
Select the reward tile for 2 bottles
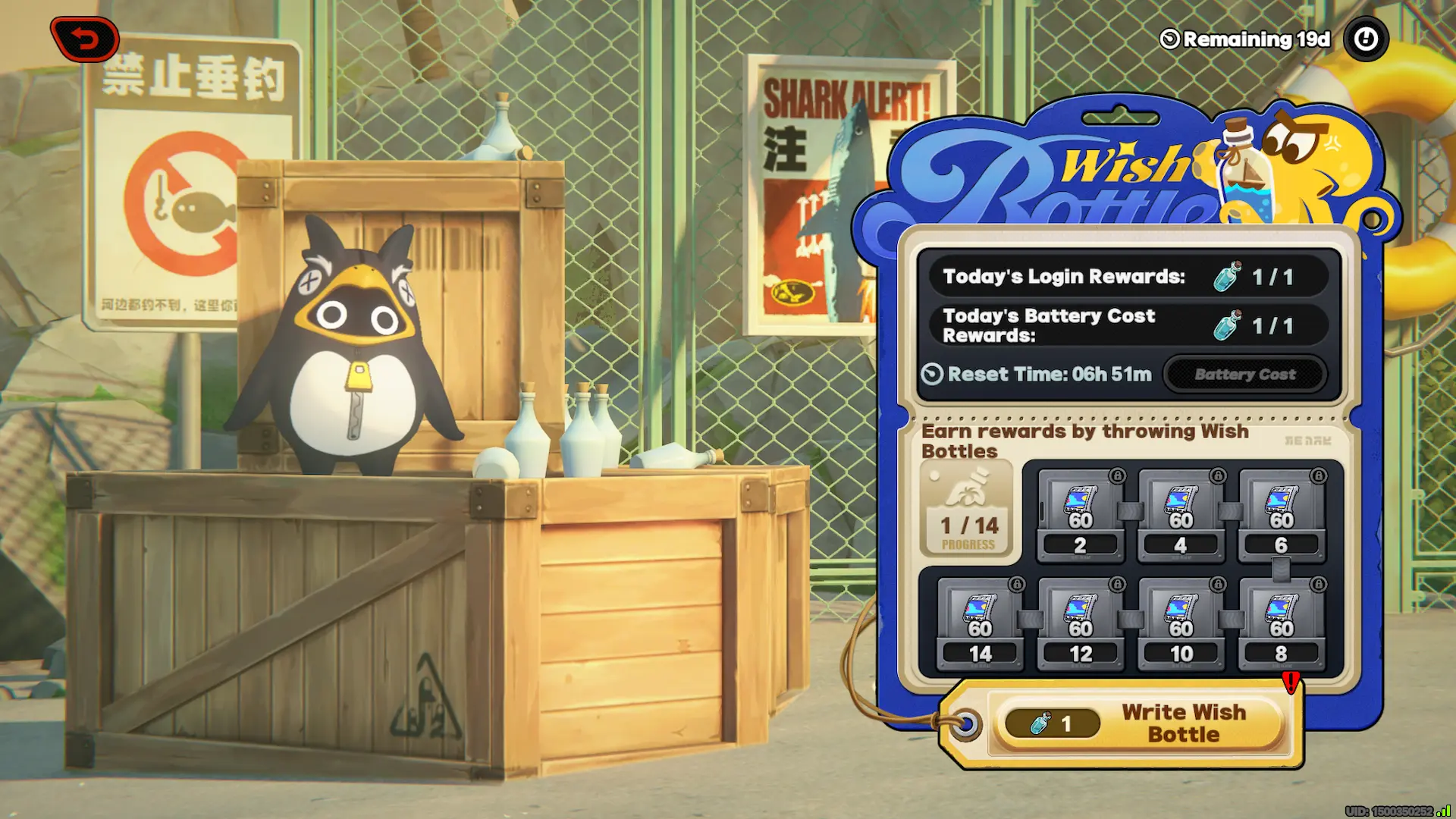[x=1080, y=516]
